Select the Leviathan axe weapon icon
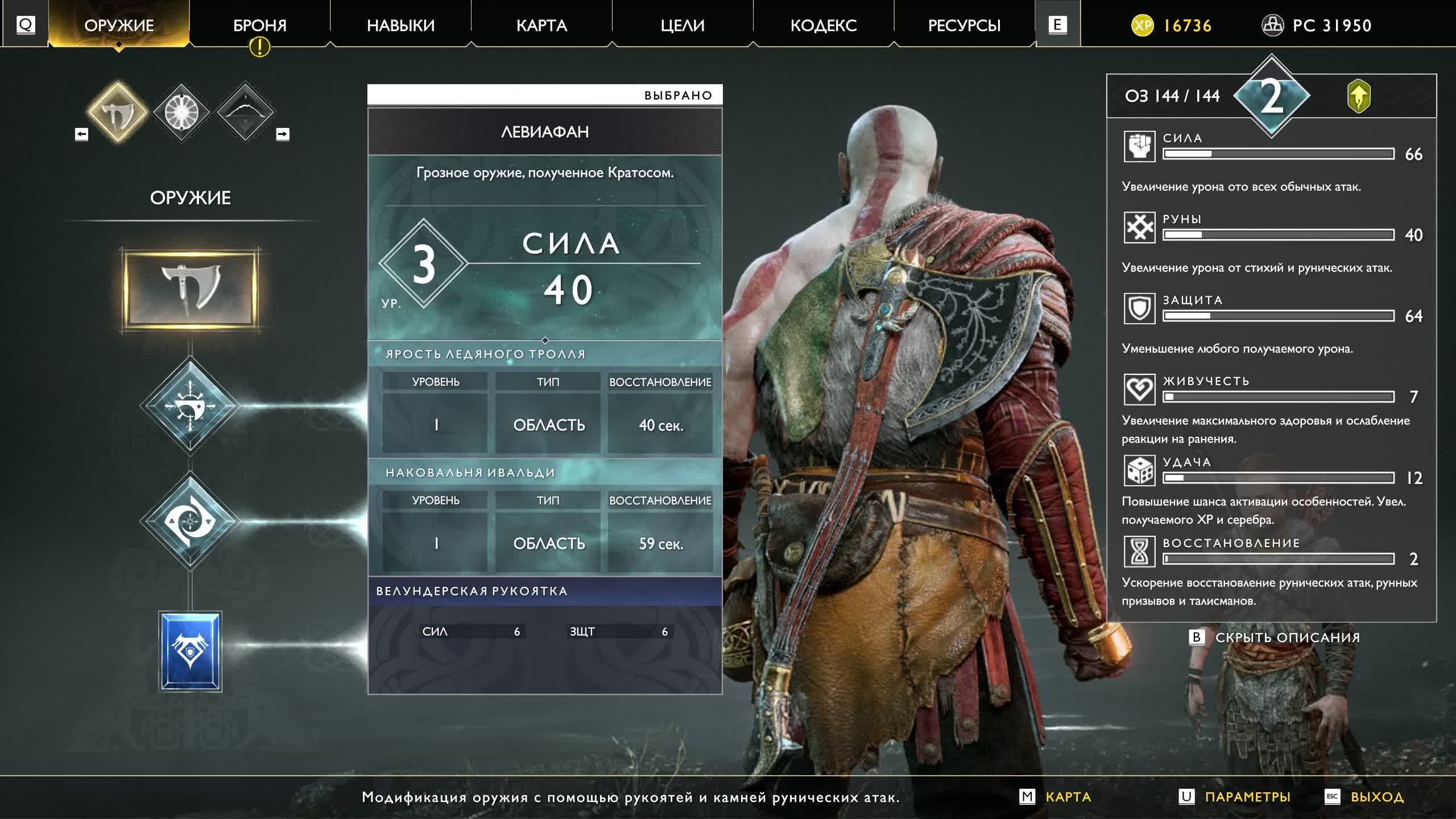This screenshot has width=1456, height=819. click(x=118, y=112)
